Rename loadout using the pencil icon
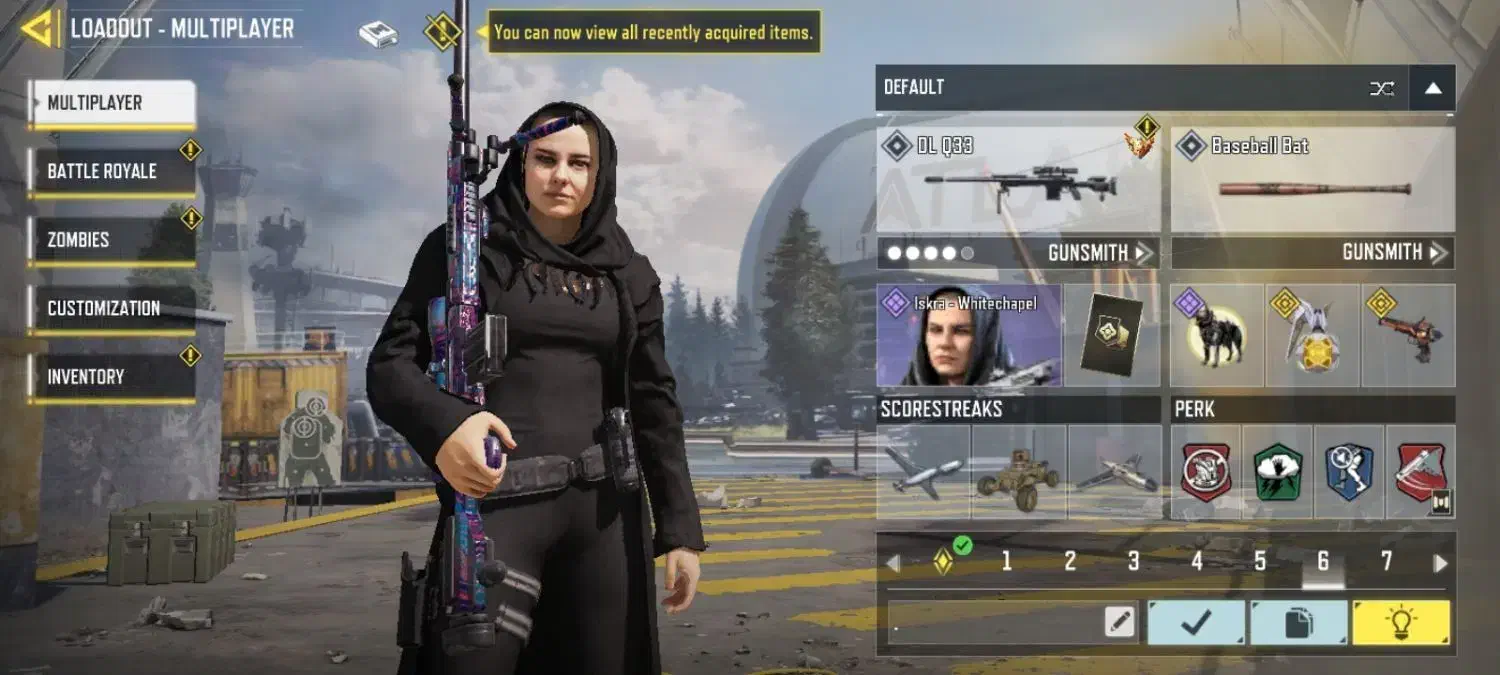Image resolution: width=1500 pixels, height=675 pixels. (1120, 623)
